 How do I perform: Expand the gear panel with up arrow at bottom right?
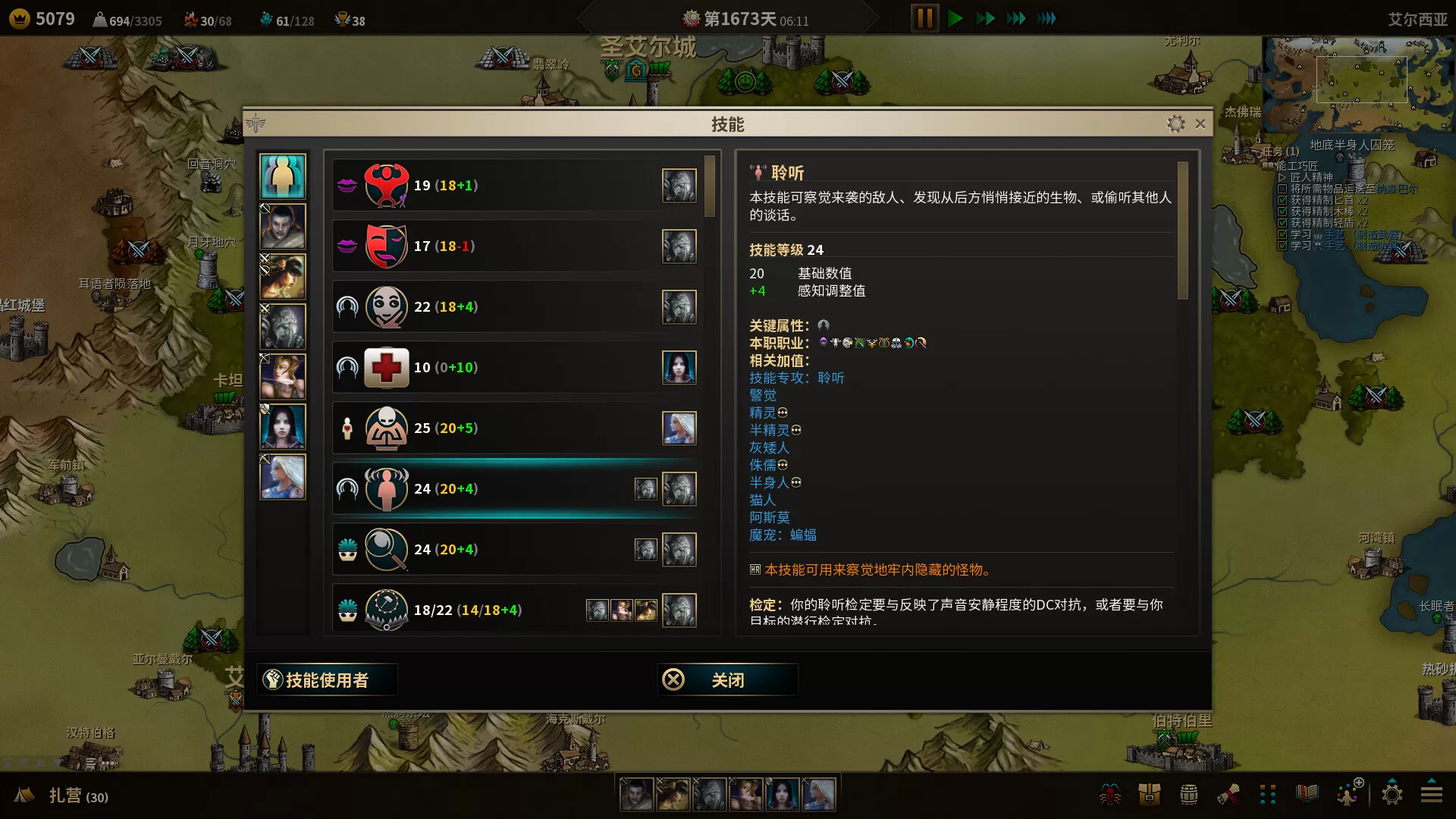(x=1393, y=794)
